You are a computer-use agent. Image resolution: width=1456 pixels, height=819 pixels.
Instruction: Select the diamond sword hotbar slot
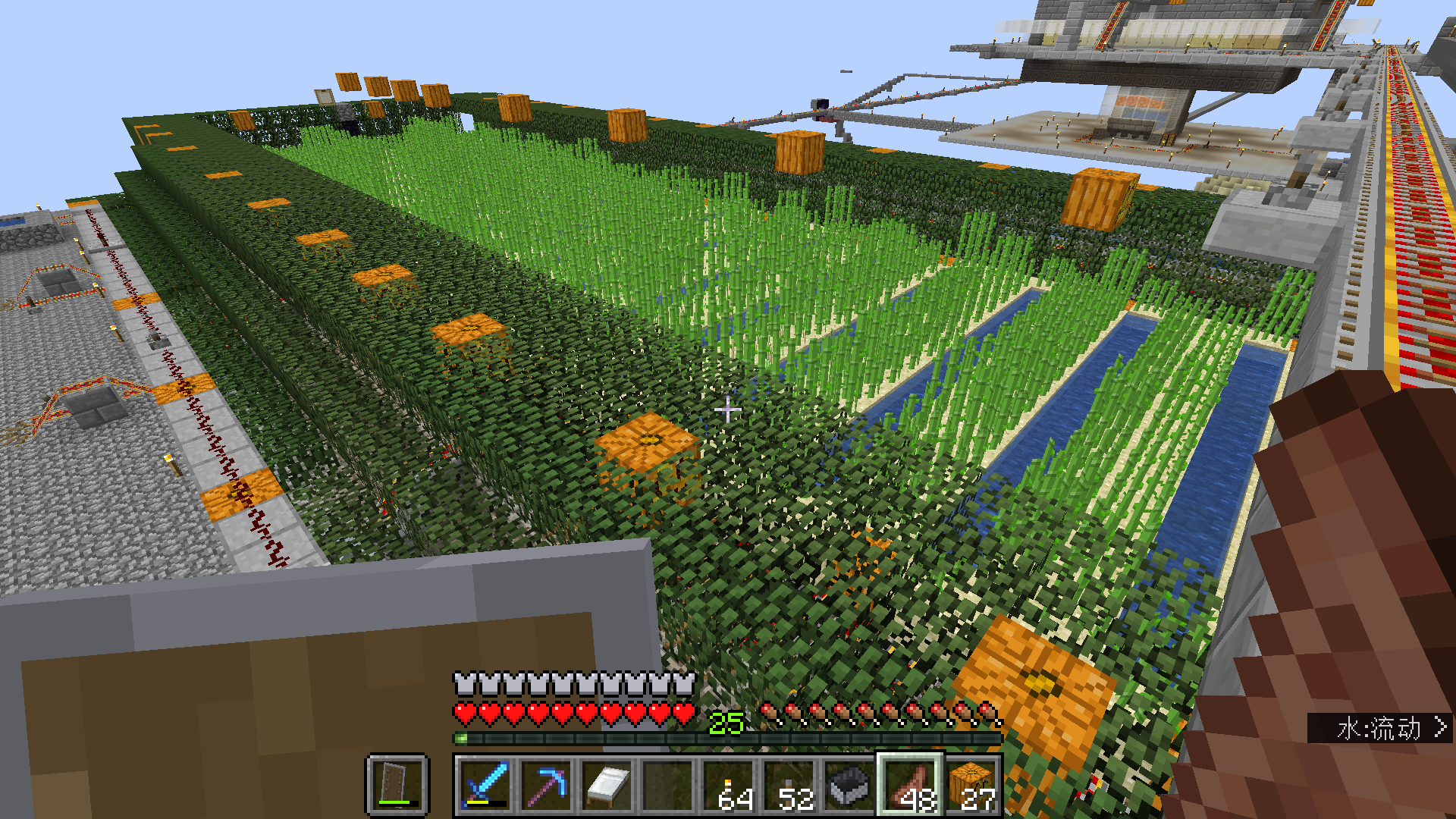coord(485,786)
